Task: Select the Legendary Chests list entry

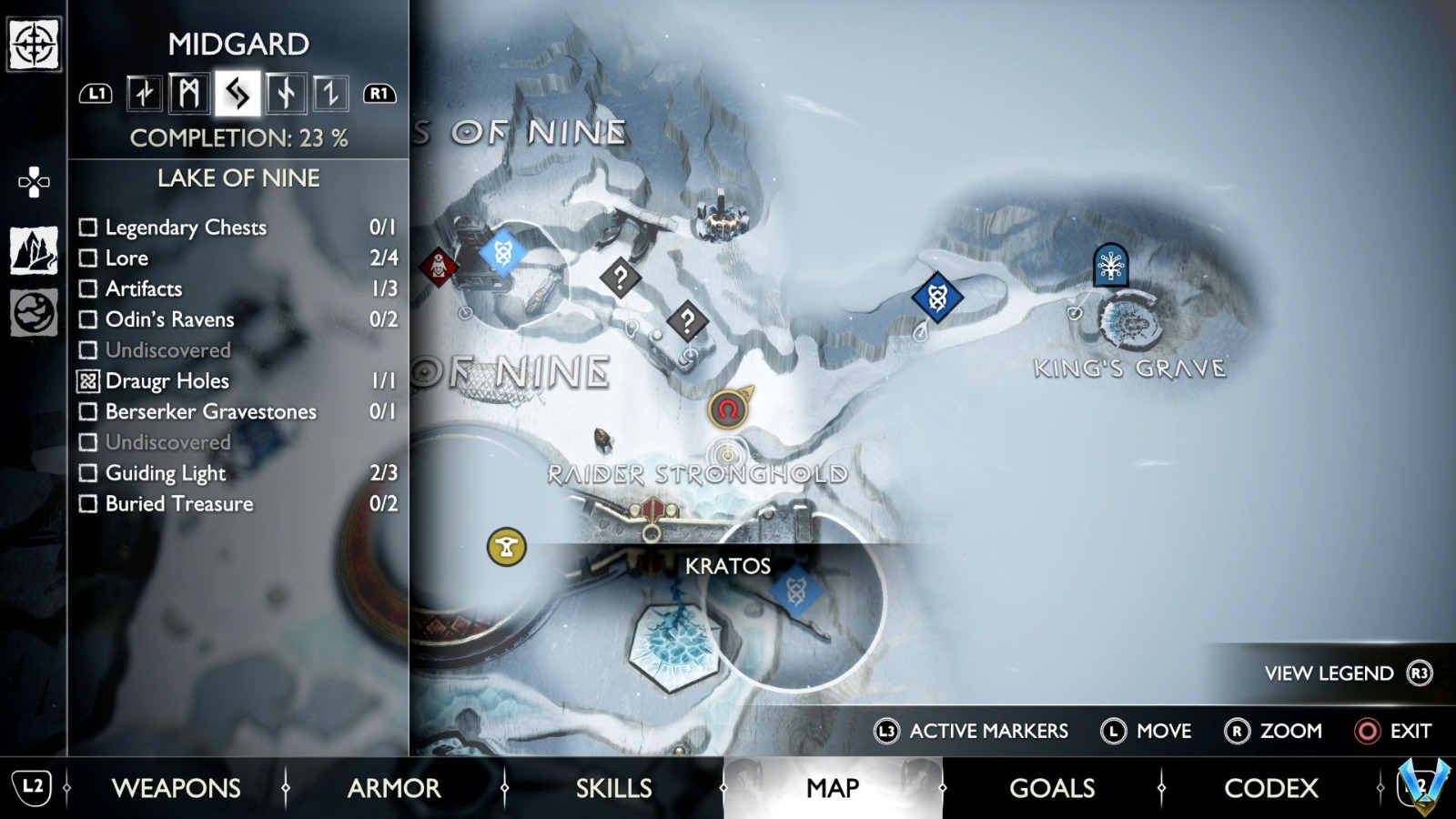Action: (x=186, y=227)
